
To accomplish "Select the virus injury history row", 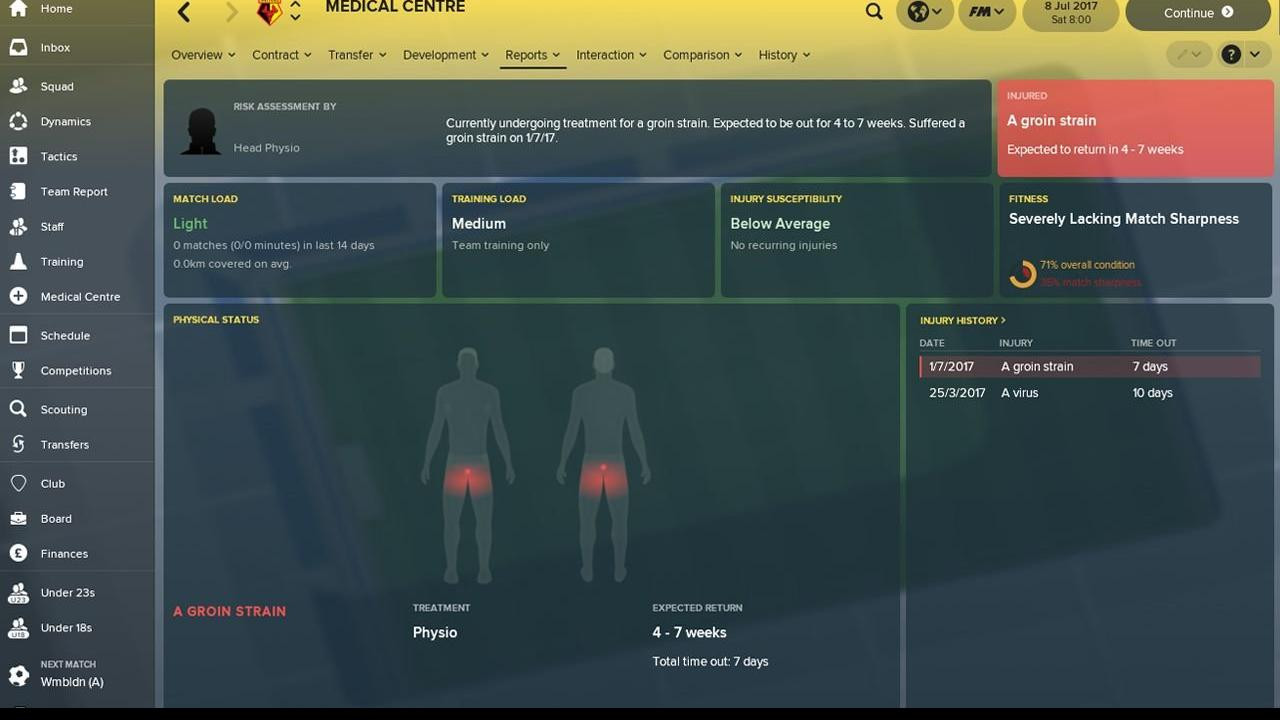I will [x=1089, y=393].
